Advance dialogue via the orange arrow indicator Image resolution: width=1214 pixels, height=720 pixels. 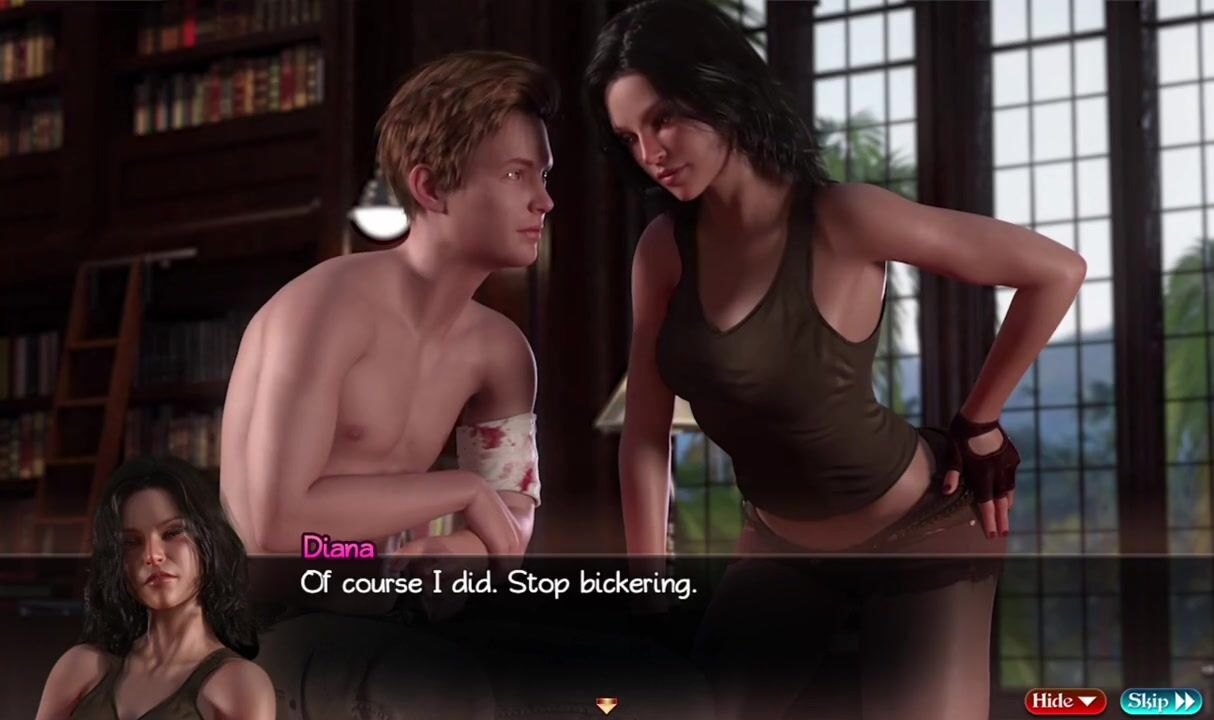click(606, 706)
